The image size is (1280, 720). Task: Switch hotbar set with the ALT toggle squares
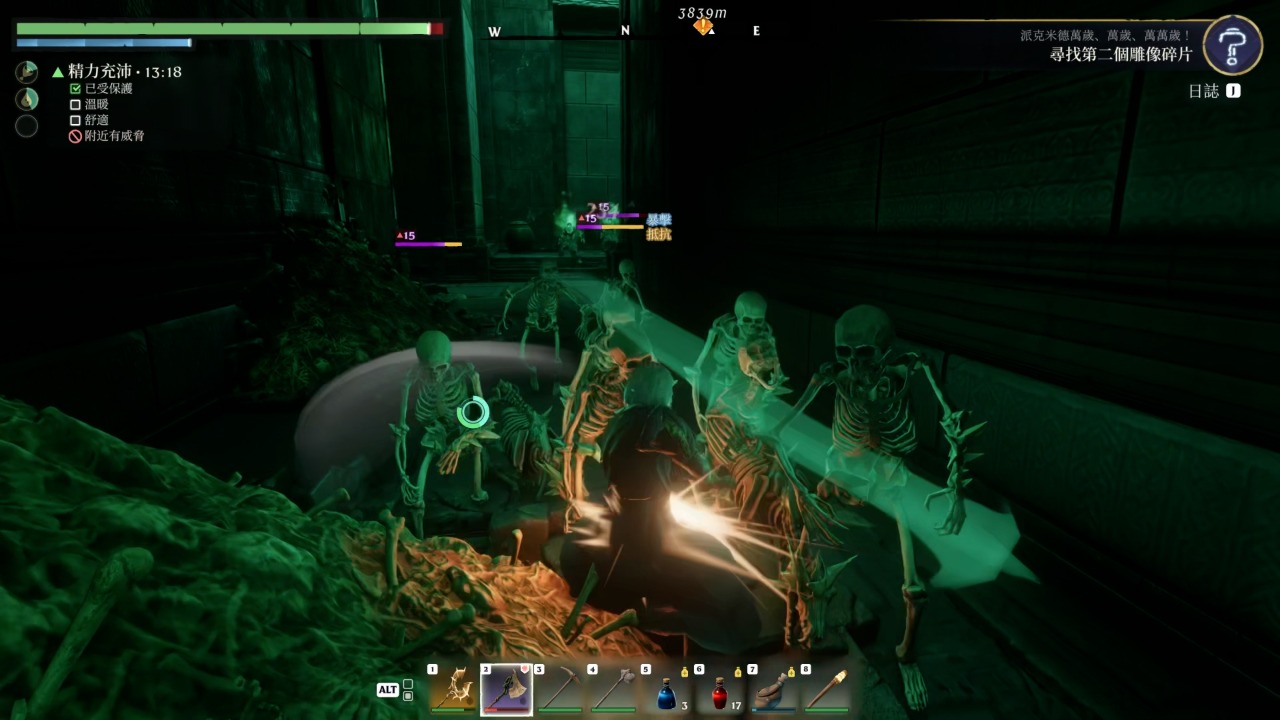(407, 690)
